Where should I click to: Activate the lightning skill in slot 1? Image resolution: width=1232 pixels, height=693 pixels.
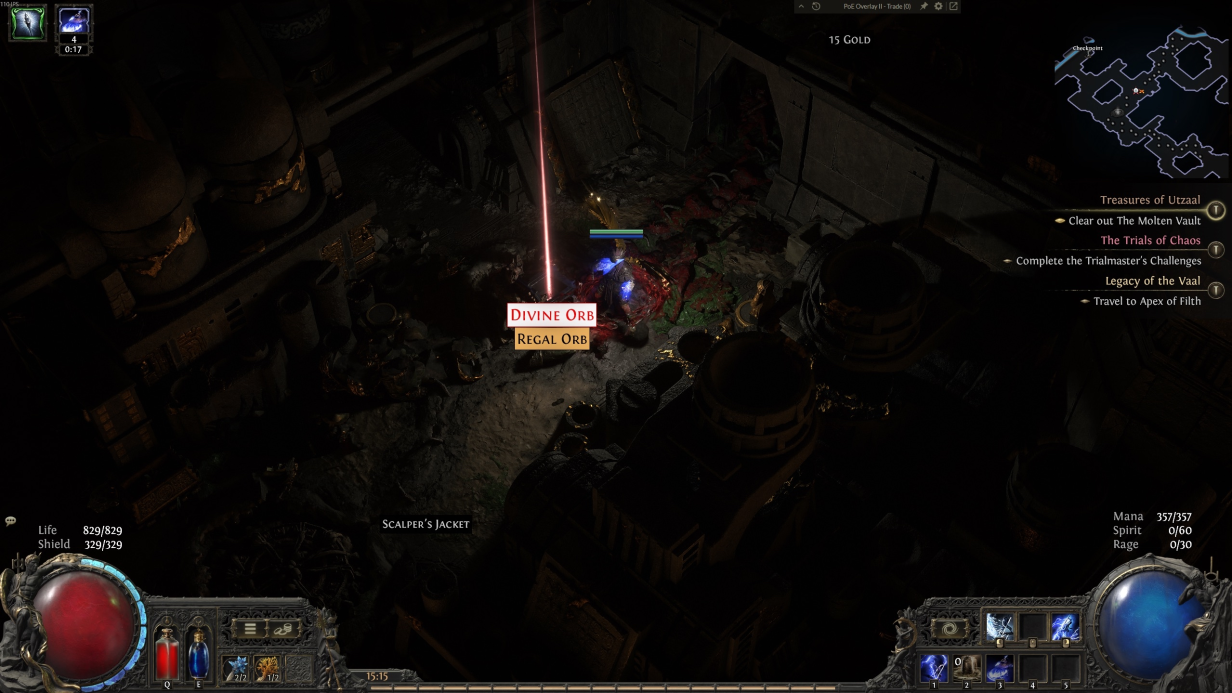click(934, 668)
